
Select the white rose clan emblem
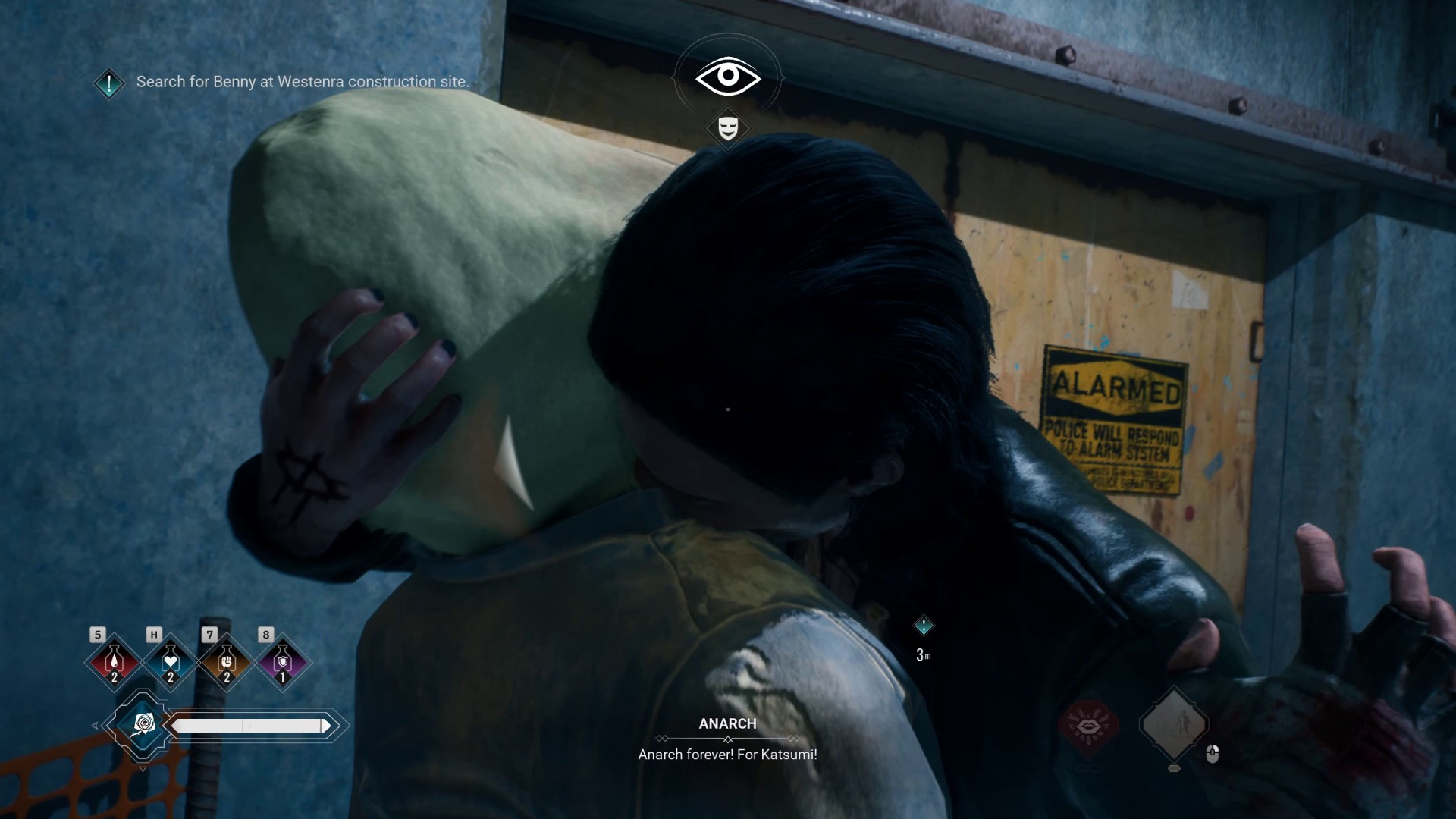143,725
